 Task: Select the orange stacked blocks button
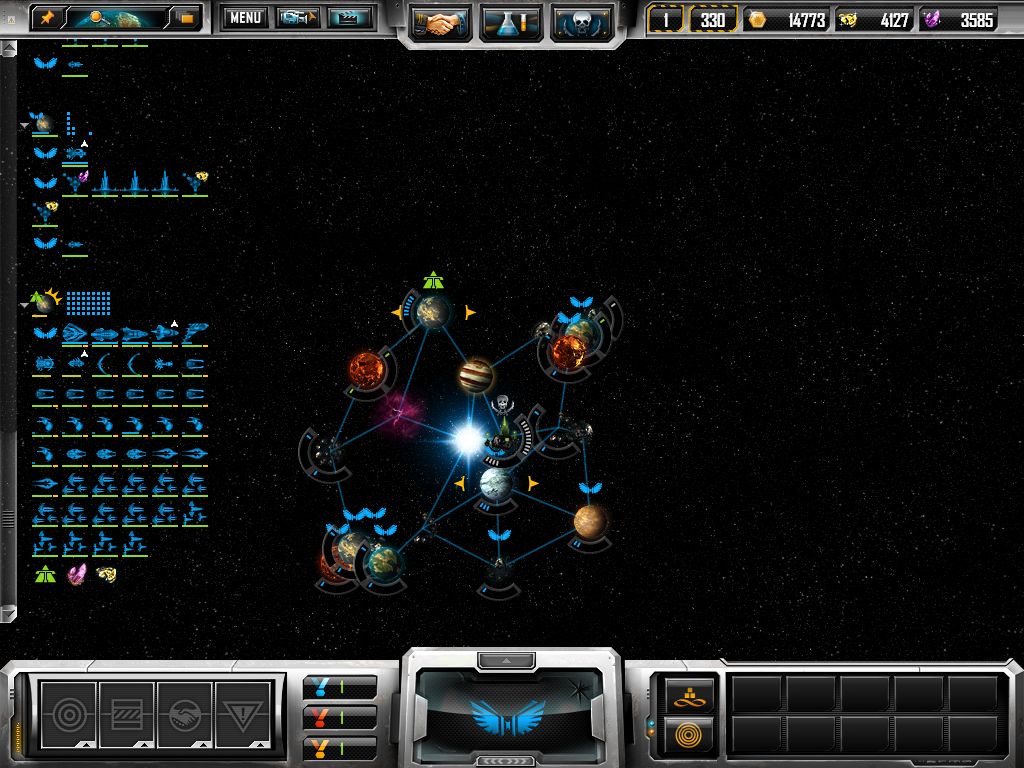(684, 696)
